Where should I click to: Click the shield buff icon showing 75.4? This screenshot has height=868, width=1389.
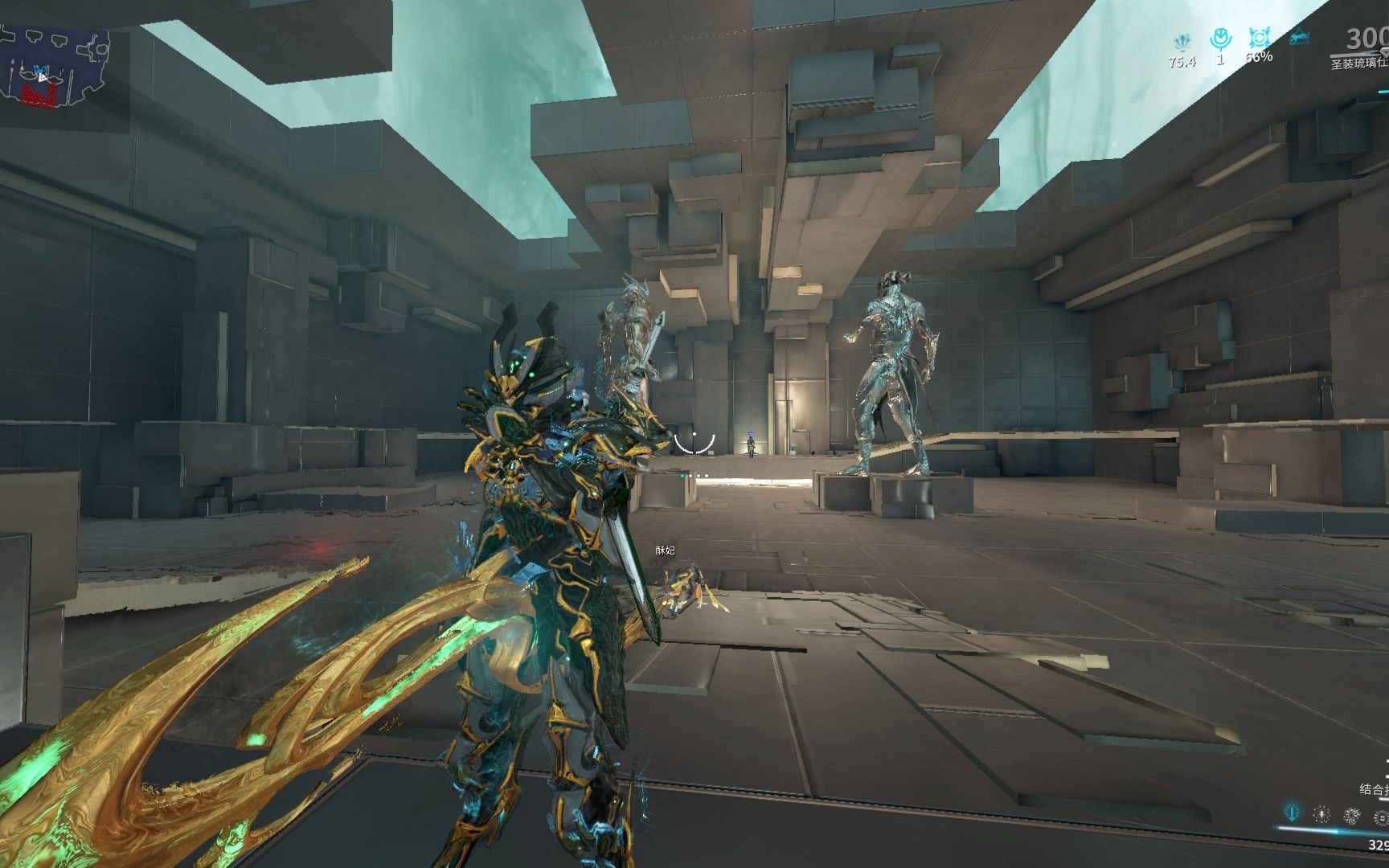[x=1181, y=42]
